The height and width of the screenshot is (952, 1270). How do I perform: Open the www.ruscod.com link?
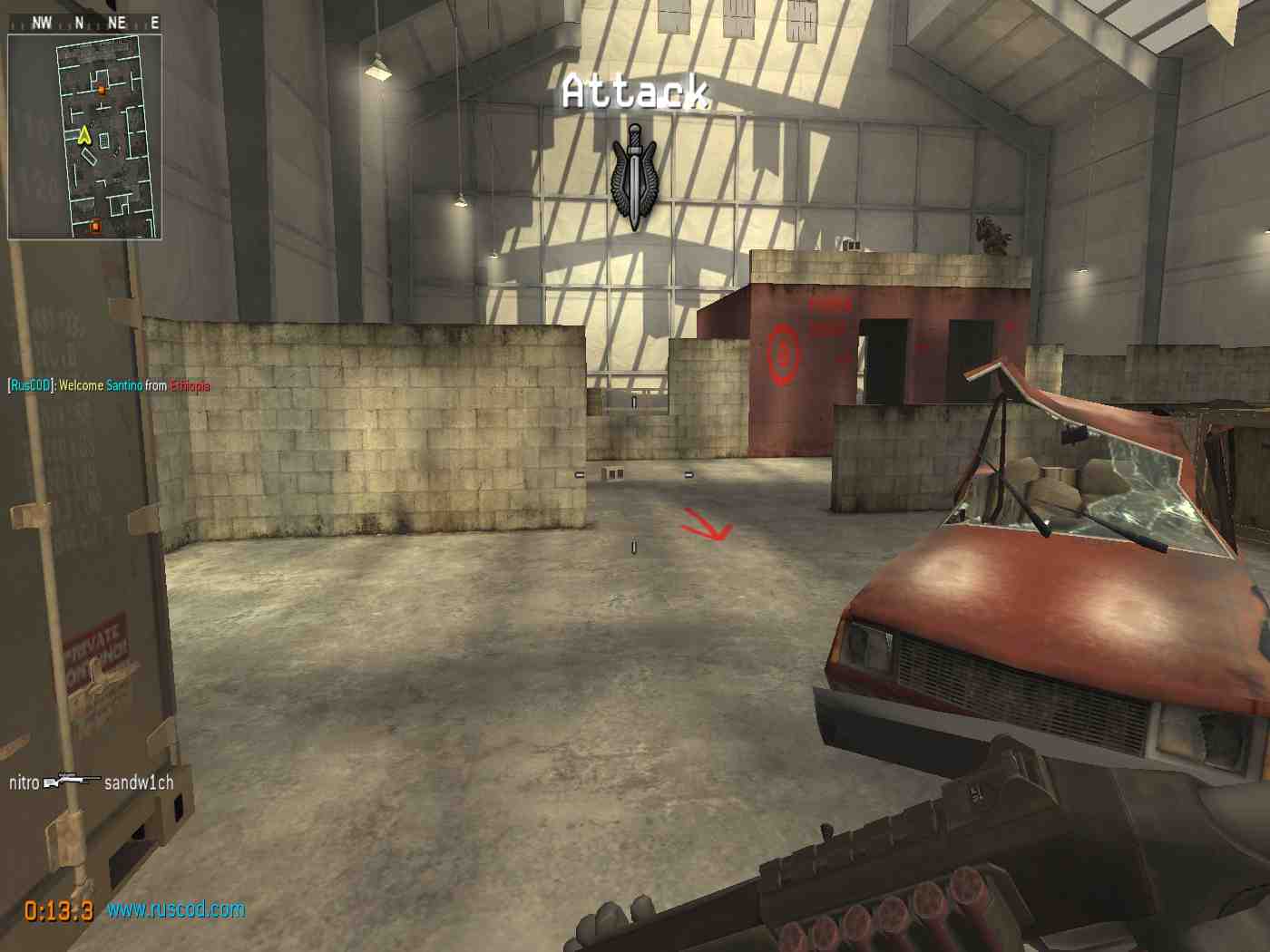(x=176, y=909)
